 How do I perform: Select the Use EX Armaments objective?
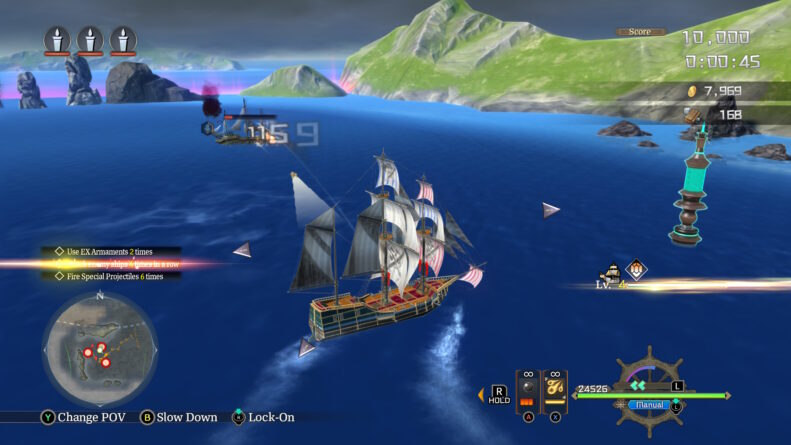[x=110, y=252]
